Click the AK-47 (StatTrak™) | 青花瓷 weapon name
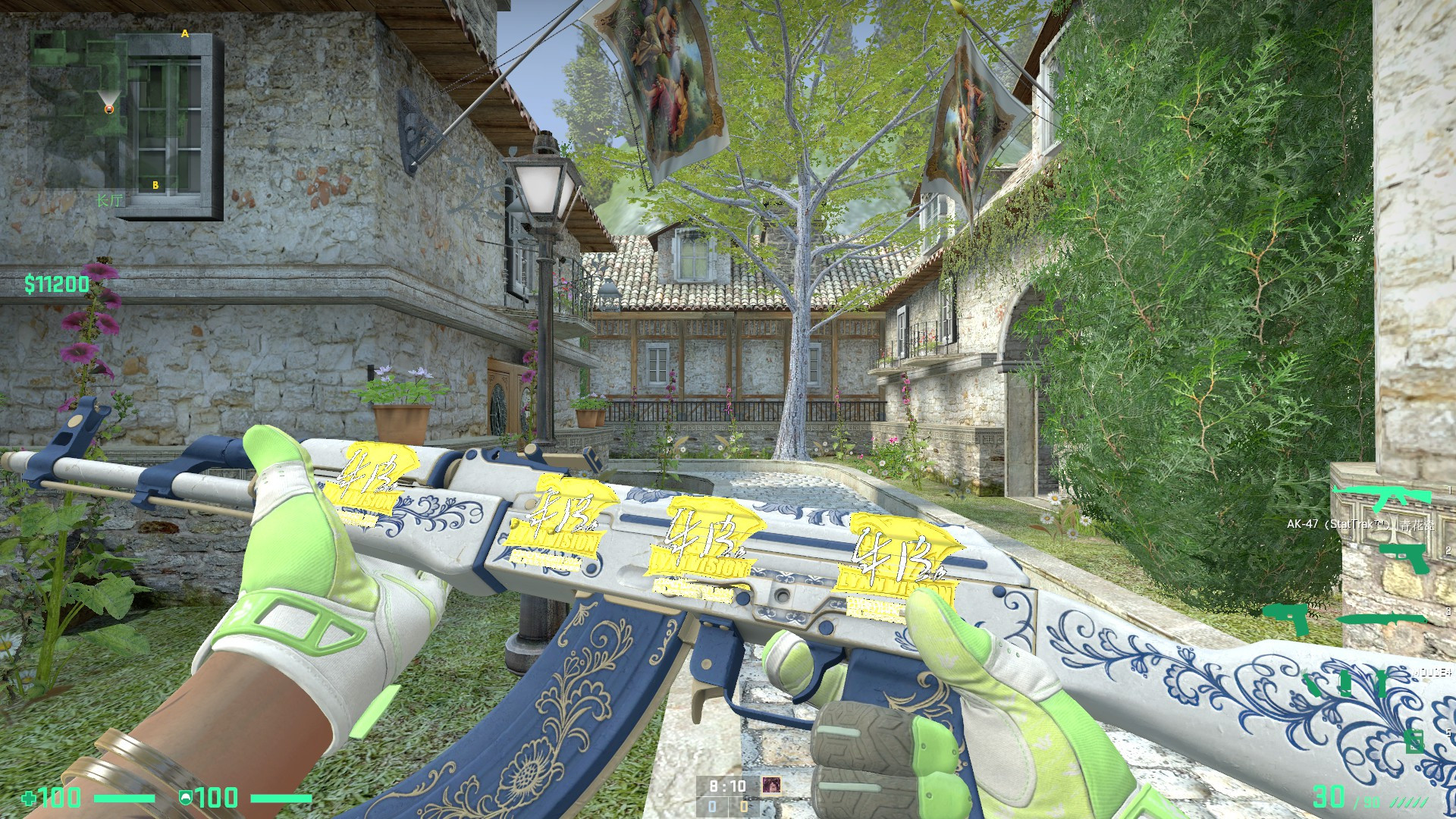The image size is (1456, 819). [1362, 525]
